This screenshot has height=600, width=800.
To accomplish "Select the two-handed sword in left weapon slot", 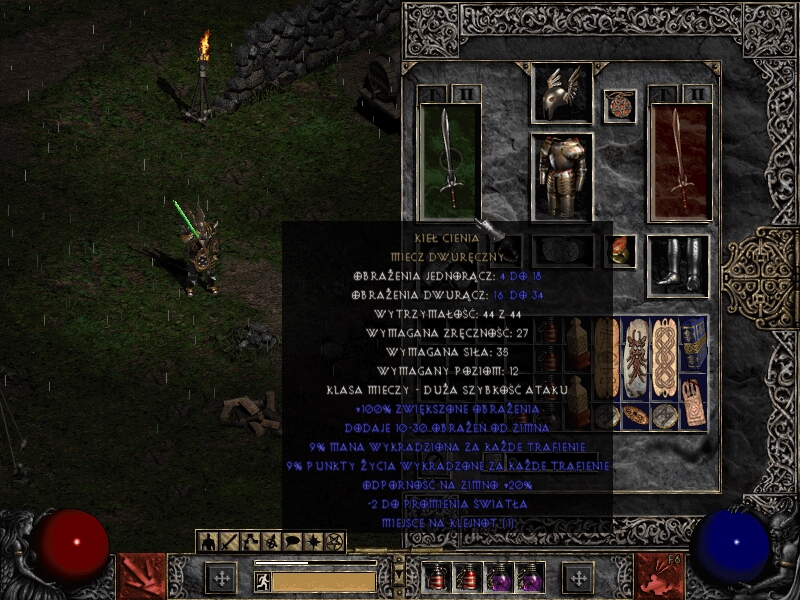I will click(x=449, y=160).
